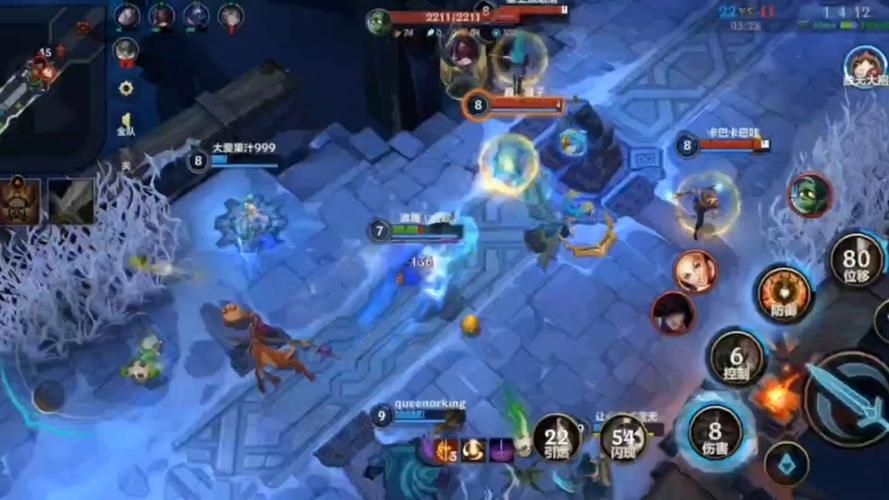
Task: Open the gear settings icon
Action: click(126, 88)
